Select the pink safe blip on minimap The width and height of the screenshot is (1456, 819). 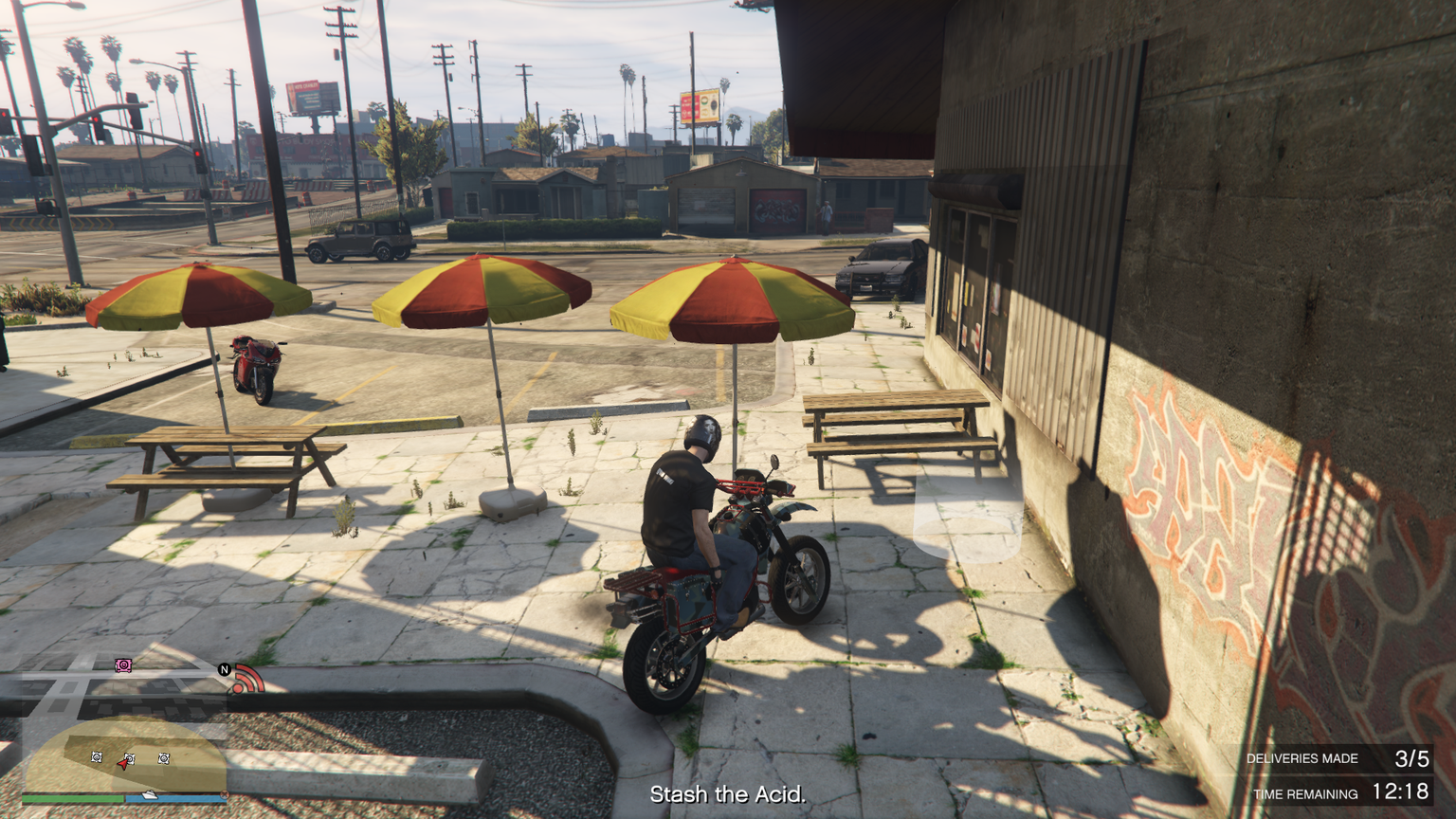(x=123, y=665)
